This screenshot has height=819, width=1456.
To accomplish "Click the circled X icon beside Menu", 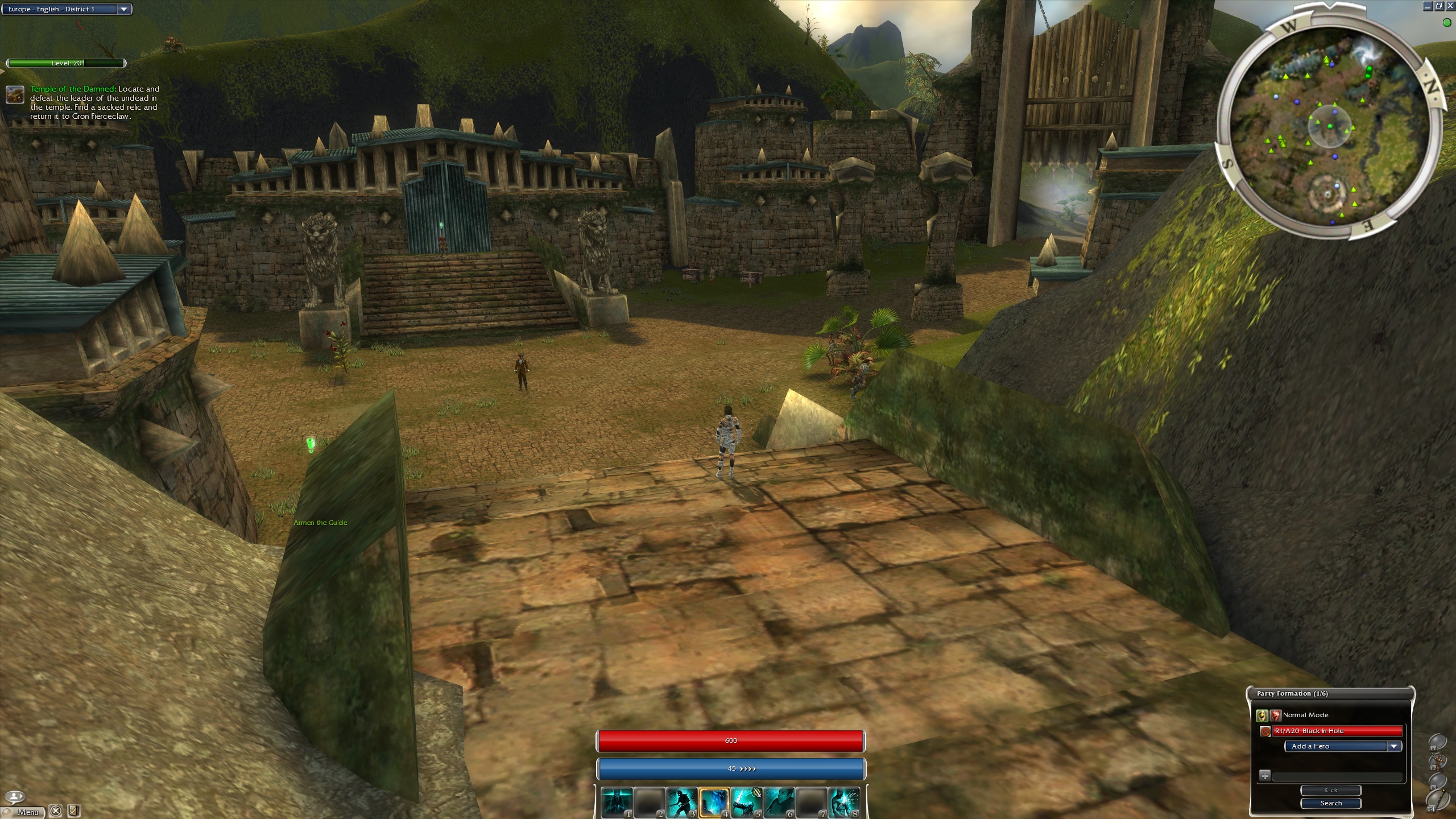I will pos(55,811).
